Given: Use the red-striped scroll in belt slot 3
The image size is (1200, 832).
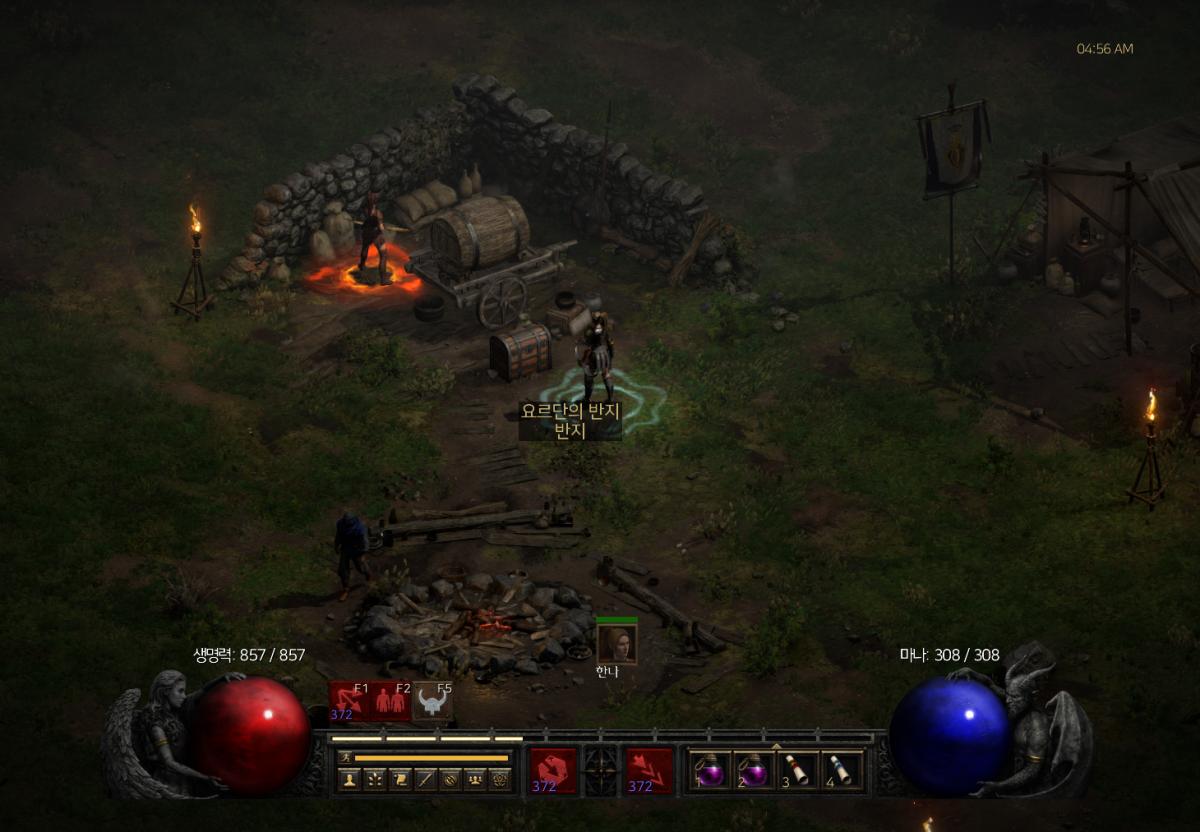Looking at the screenshot, I should coord(797,771).
